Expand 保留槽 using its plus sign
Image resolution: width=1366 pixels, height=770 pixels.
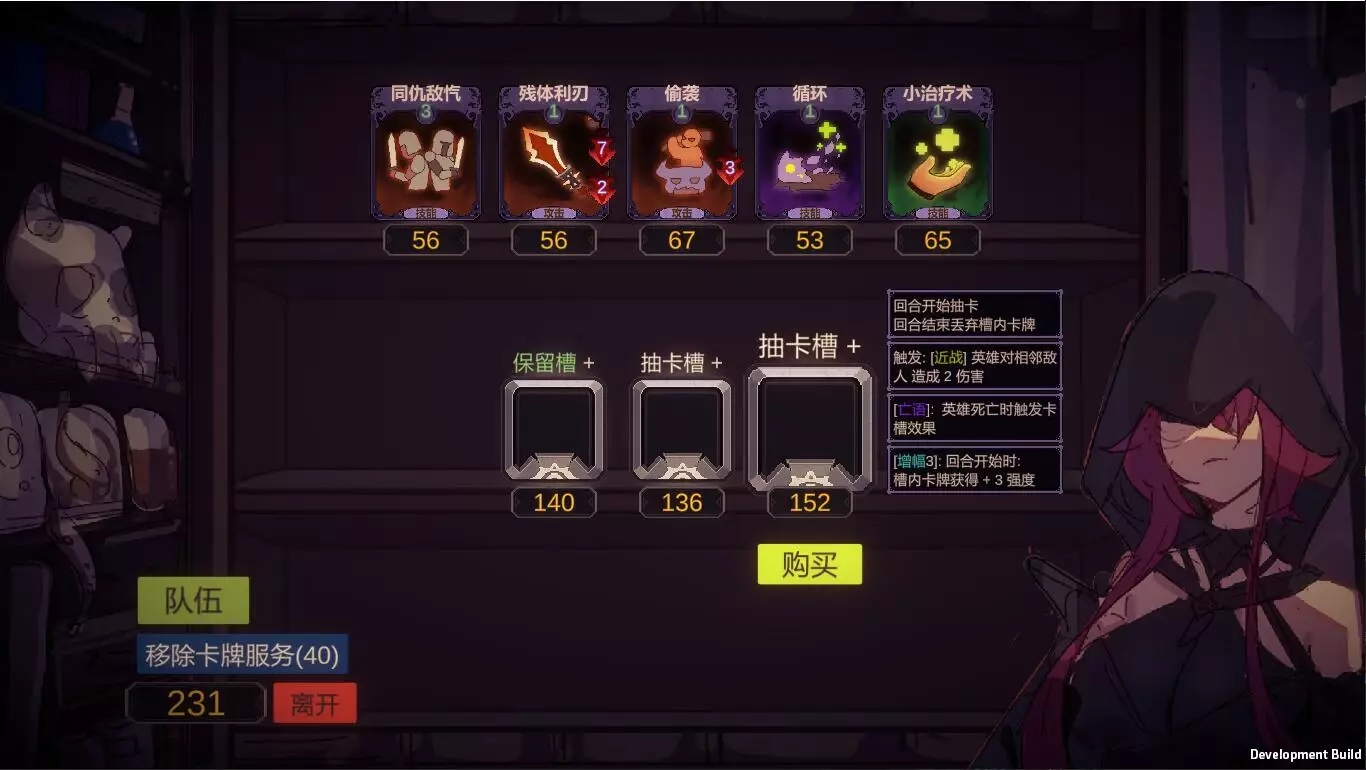point(592,363)
